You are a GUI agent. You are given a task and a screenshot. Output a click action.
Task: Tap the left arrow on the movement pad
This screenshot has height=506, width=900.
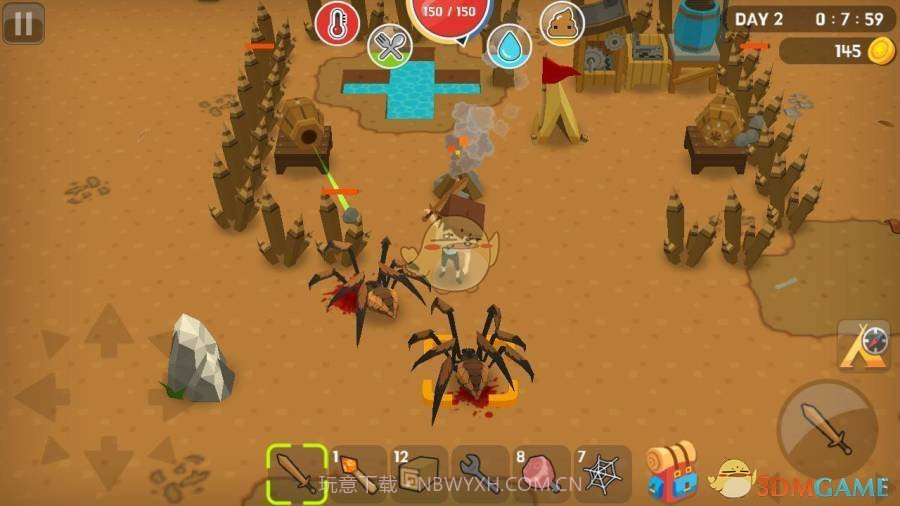[x=42, y=397]
